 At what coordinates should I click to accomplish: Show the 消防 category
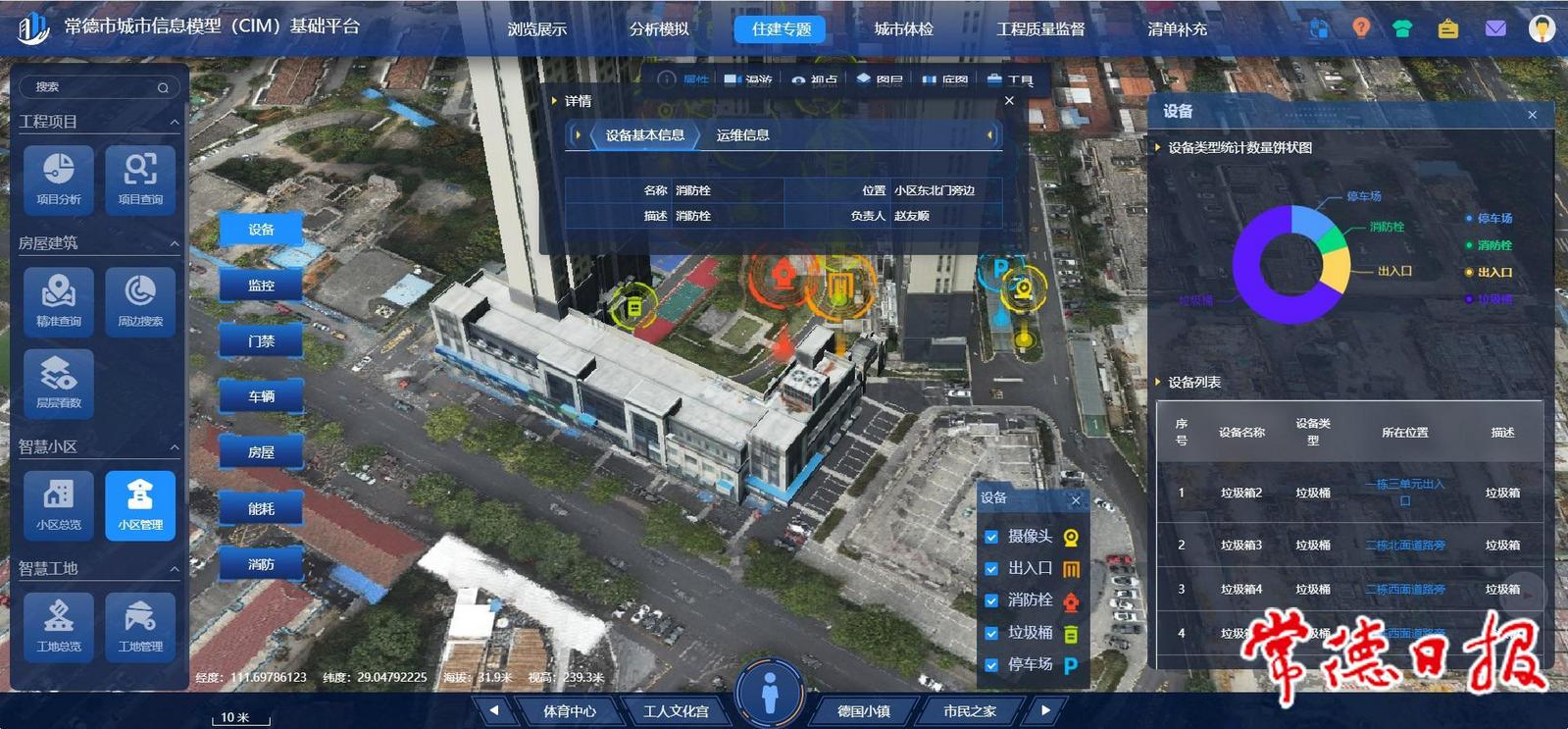pyautogui.click(x=261, y=564)
